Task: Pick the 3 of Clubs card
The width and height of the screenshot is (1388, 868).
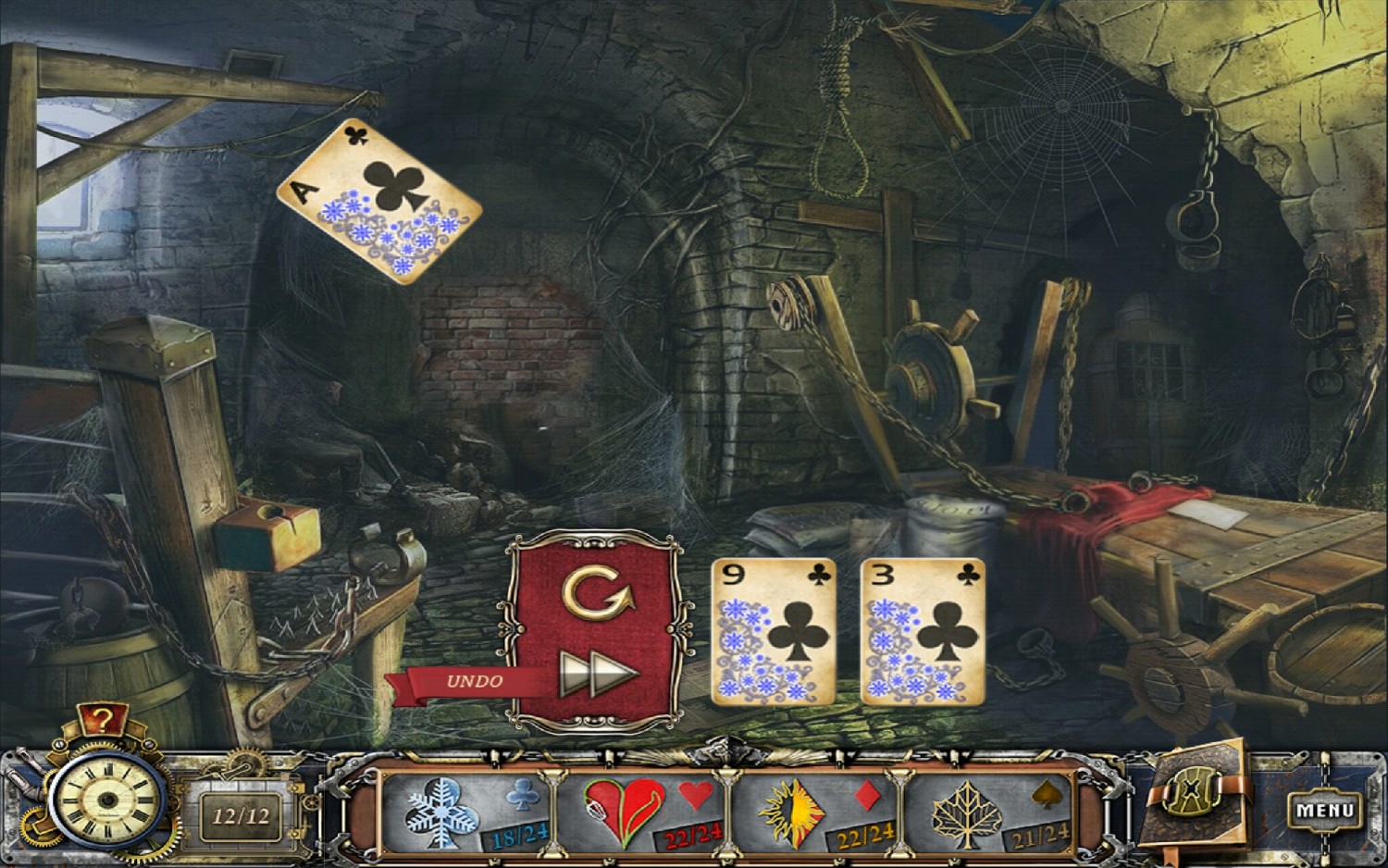Action: (923, 629)
